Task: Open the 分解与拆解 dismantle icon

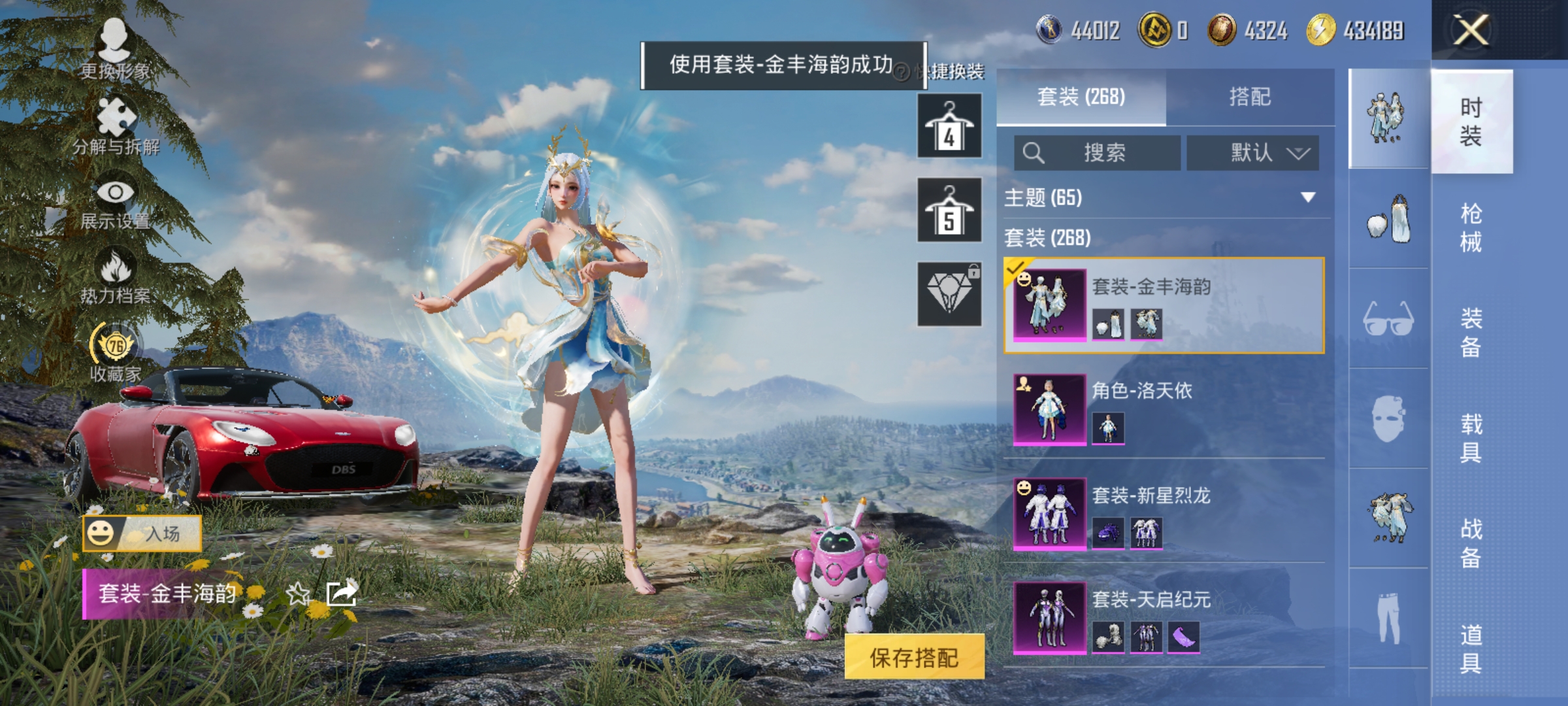Action: (x=116, y=118)
